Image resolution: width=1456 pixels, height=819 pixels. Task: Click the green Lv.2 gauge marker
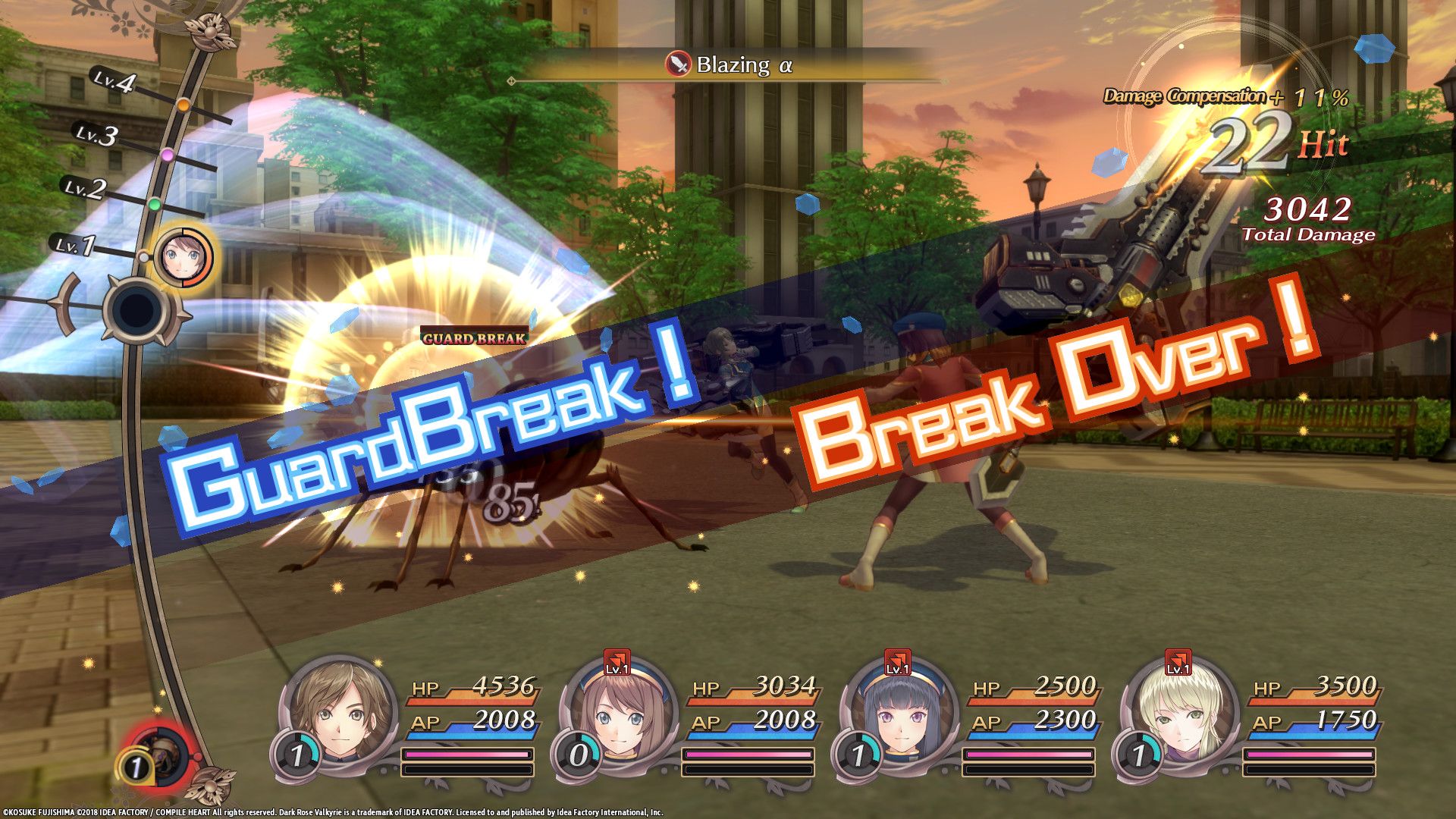tap(155, 204)
